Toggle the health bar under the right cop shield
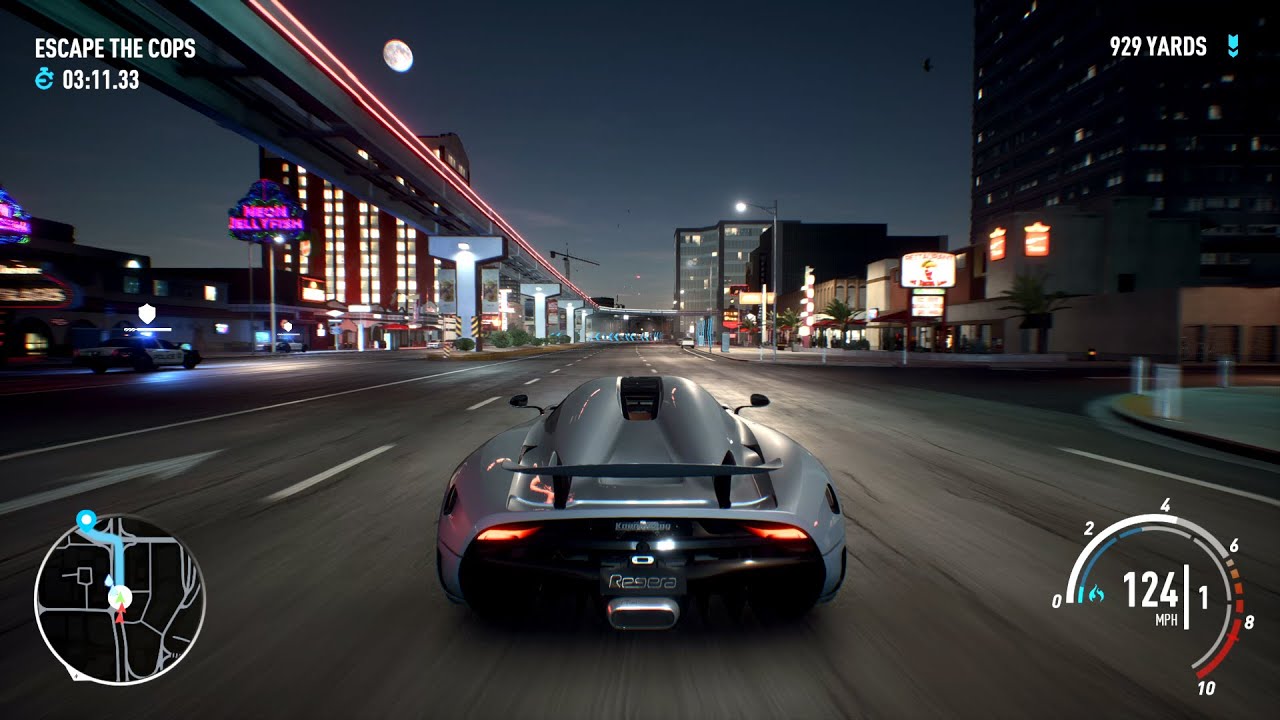Image resolution: width=1280 pixels, height=720 pixels. (288, 335)
